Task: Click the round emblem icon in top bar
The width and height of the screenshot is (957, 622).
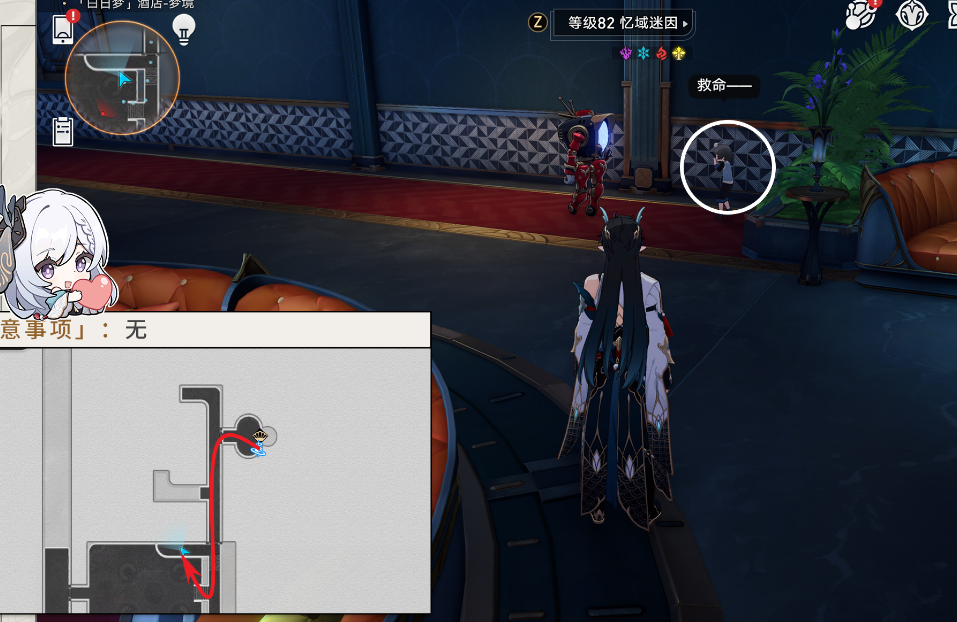Action: click(912, 14)
